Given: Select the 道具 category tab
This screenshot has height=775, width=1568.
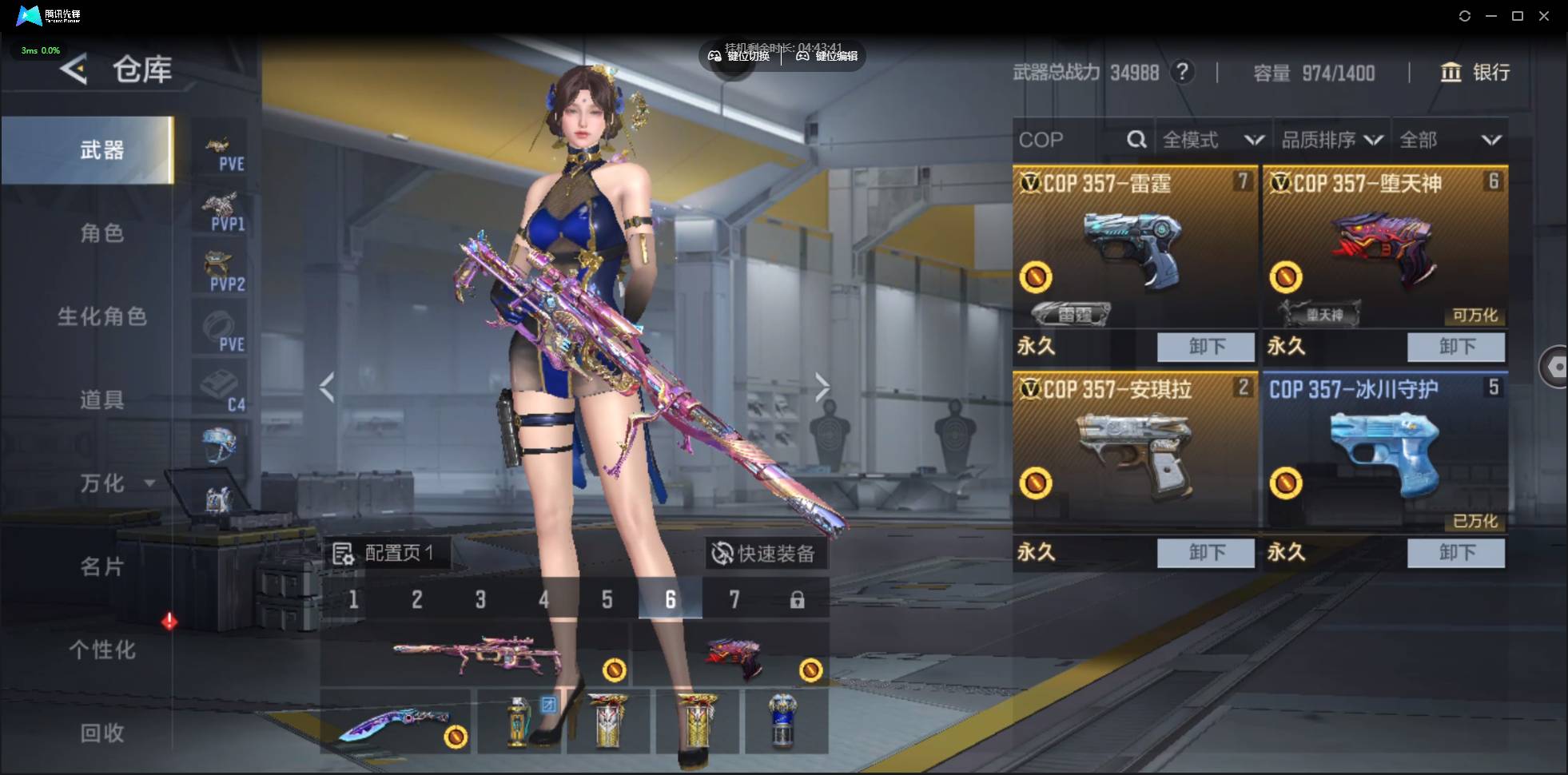Looking at the screenshot, I should (x=101, y=399).
